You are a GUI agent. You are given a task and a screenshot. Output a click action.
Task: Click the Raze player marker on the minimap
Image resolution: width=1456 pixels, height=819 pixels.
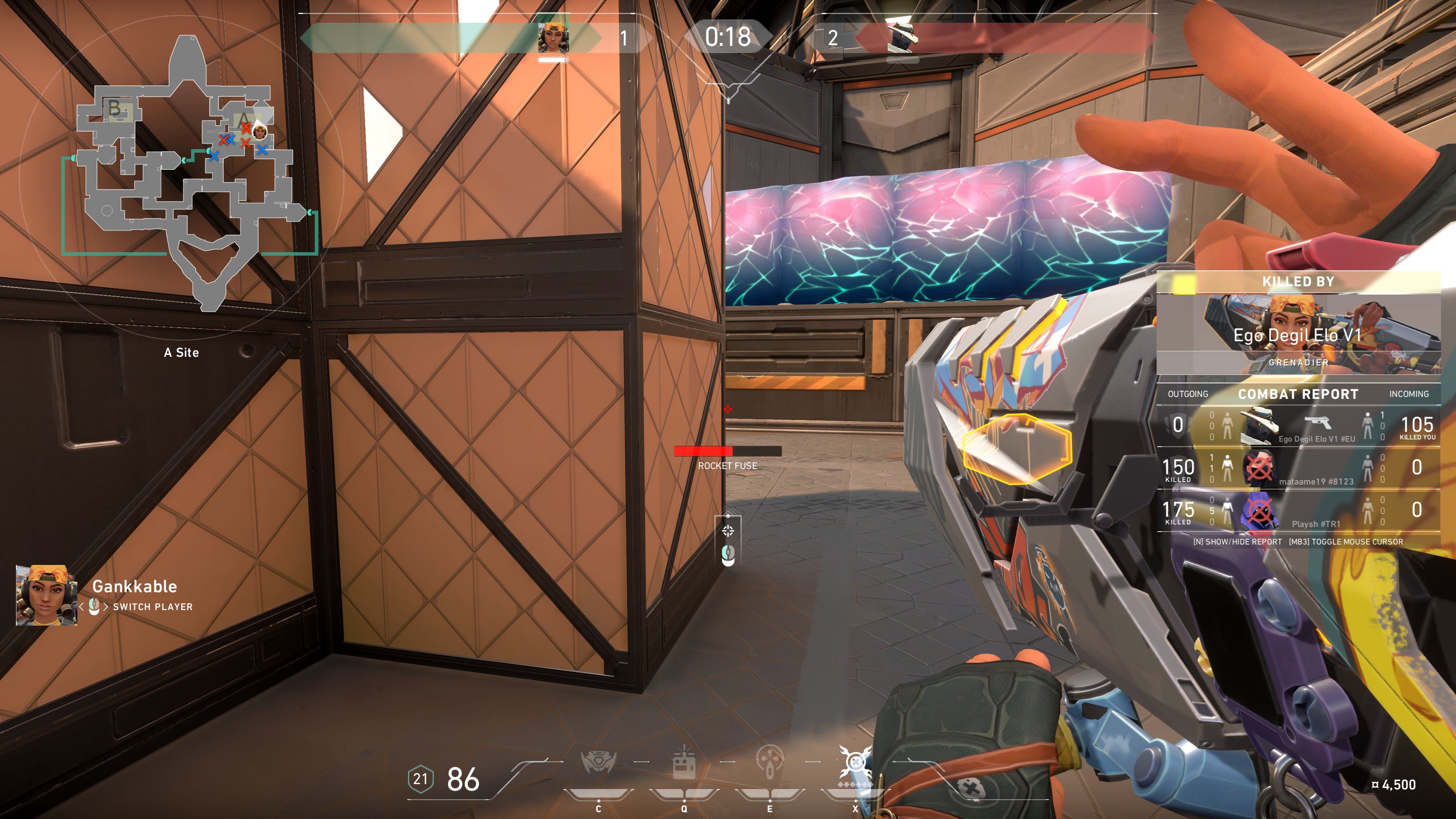point(259,132)
